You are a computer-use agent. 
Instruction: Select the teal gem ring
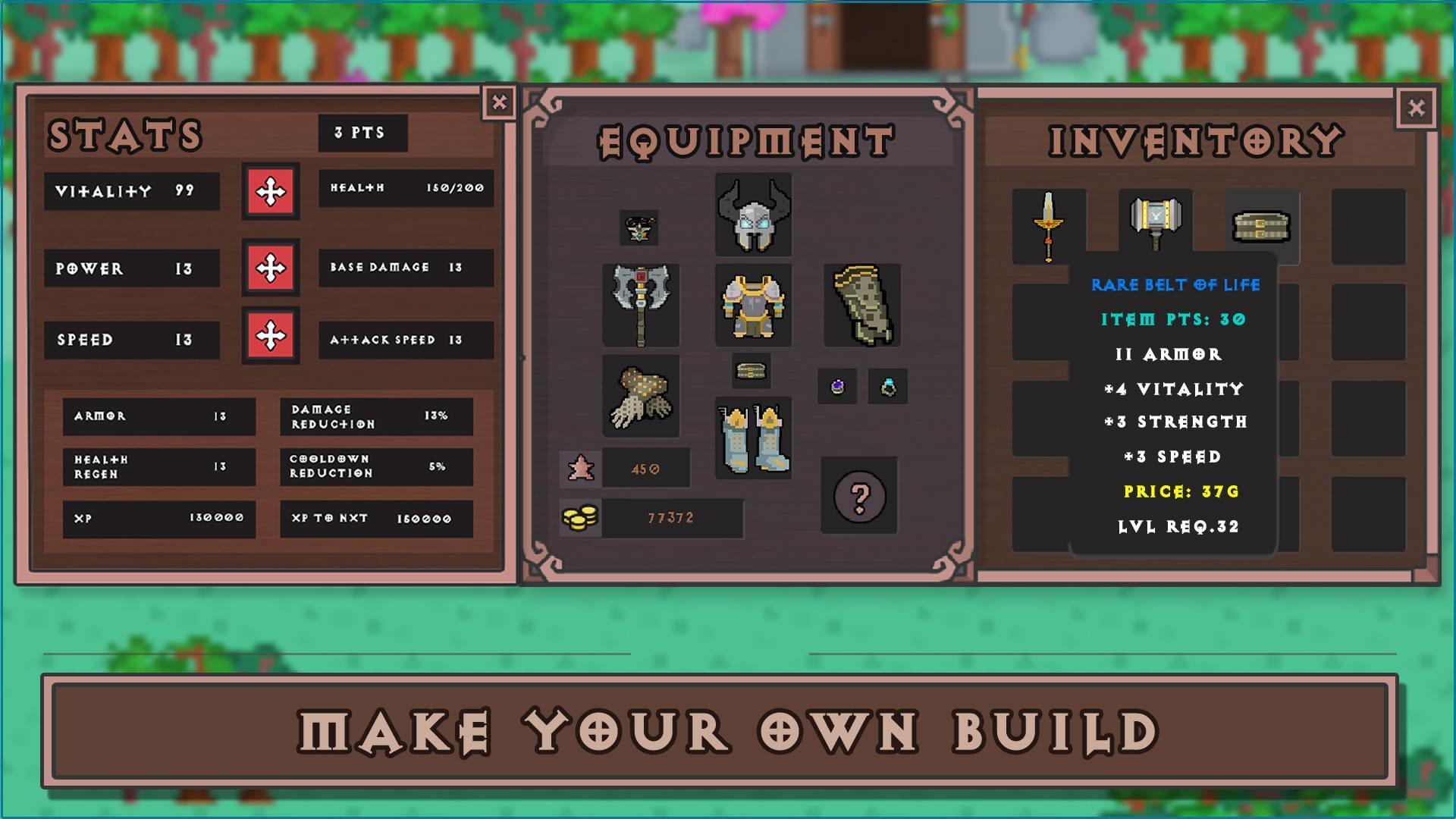(x=887, y=387)
